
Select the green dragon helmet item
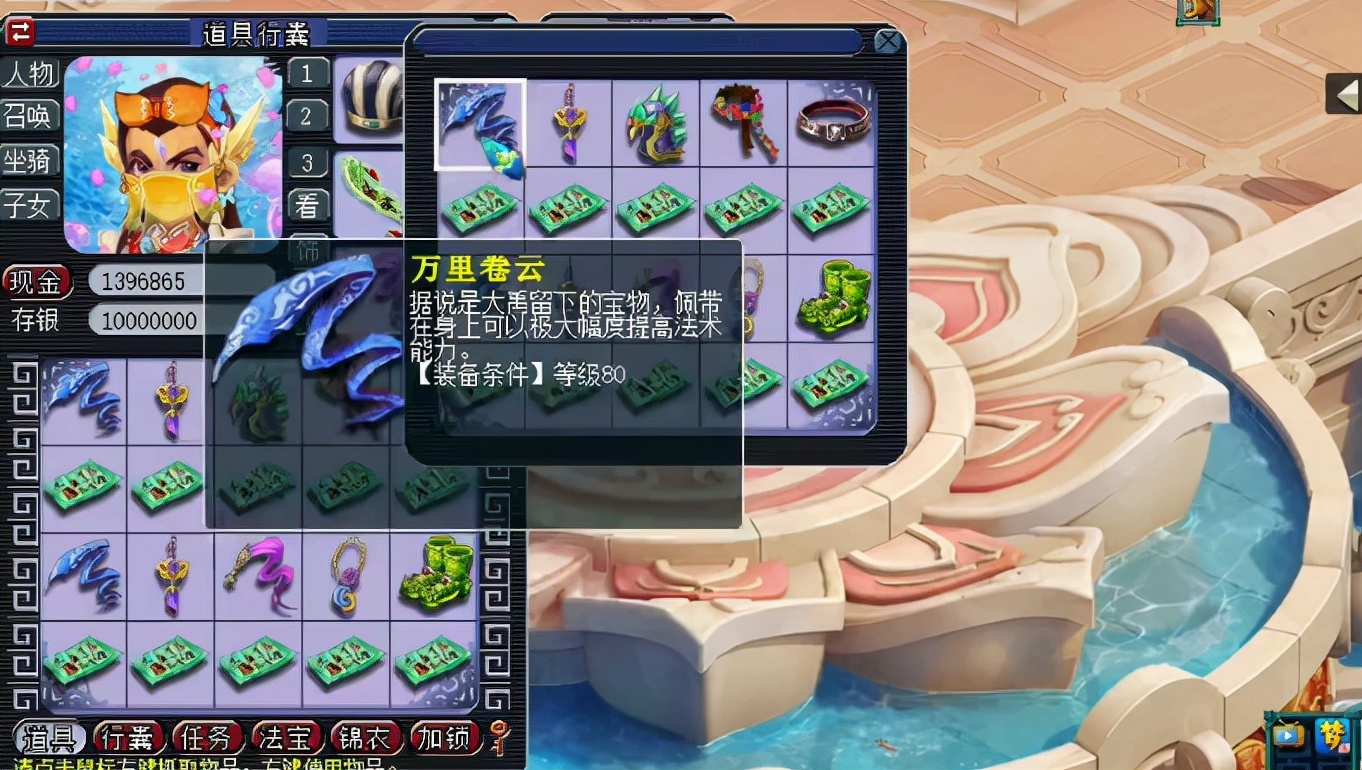coord(655,123)
